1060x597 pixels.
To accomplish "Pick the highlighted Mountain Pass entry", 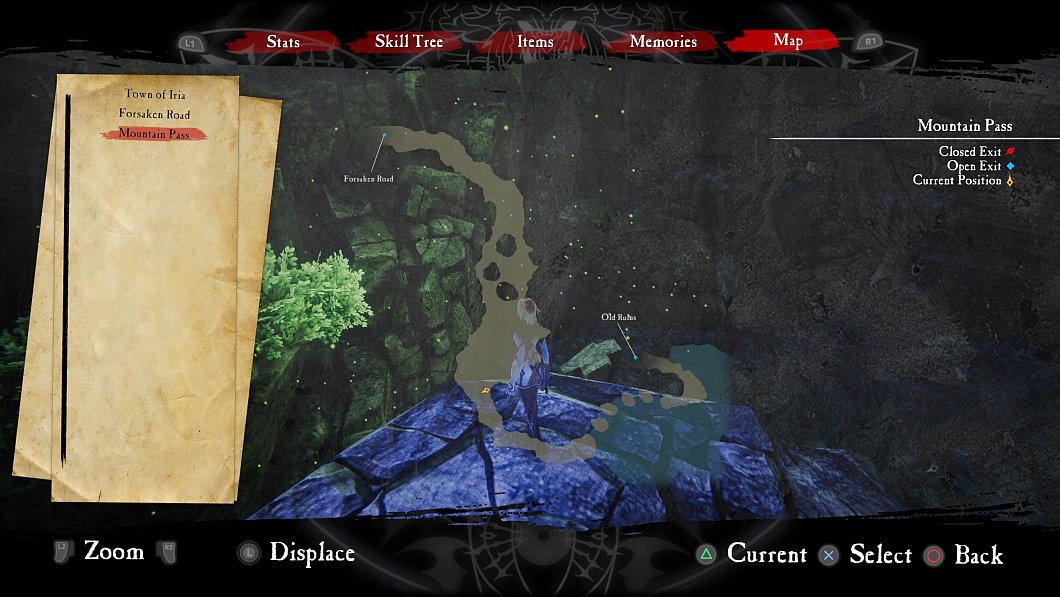I will click(154, 134).
